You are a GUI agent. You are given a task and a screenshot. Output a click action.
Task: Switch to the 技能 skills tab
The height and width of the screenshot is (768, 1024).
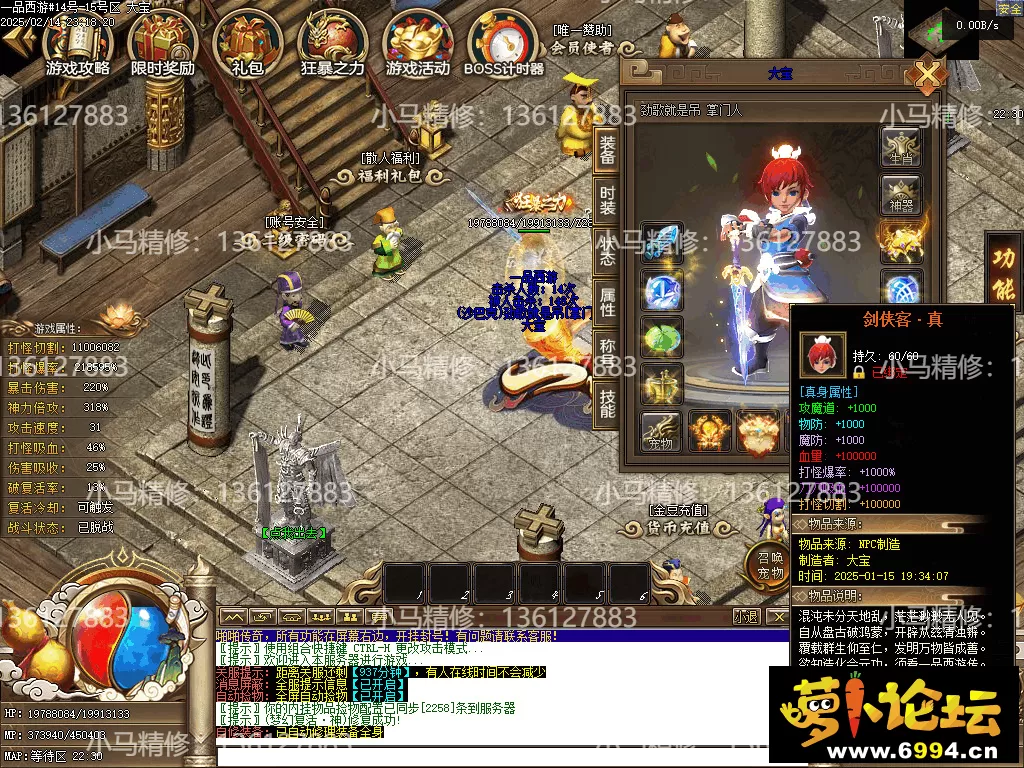tap(607, 403)
